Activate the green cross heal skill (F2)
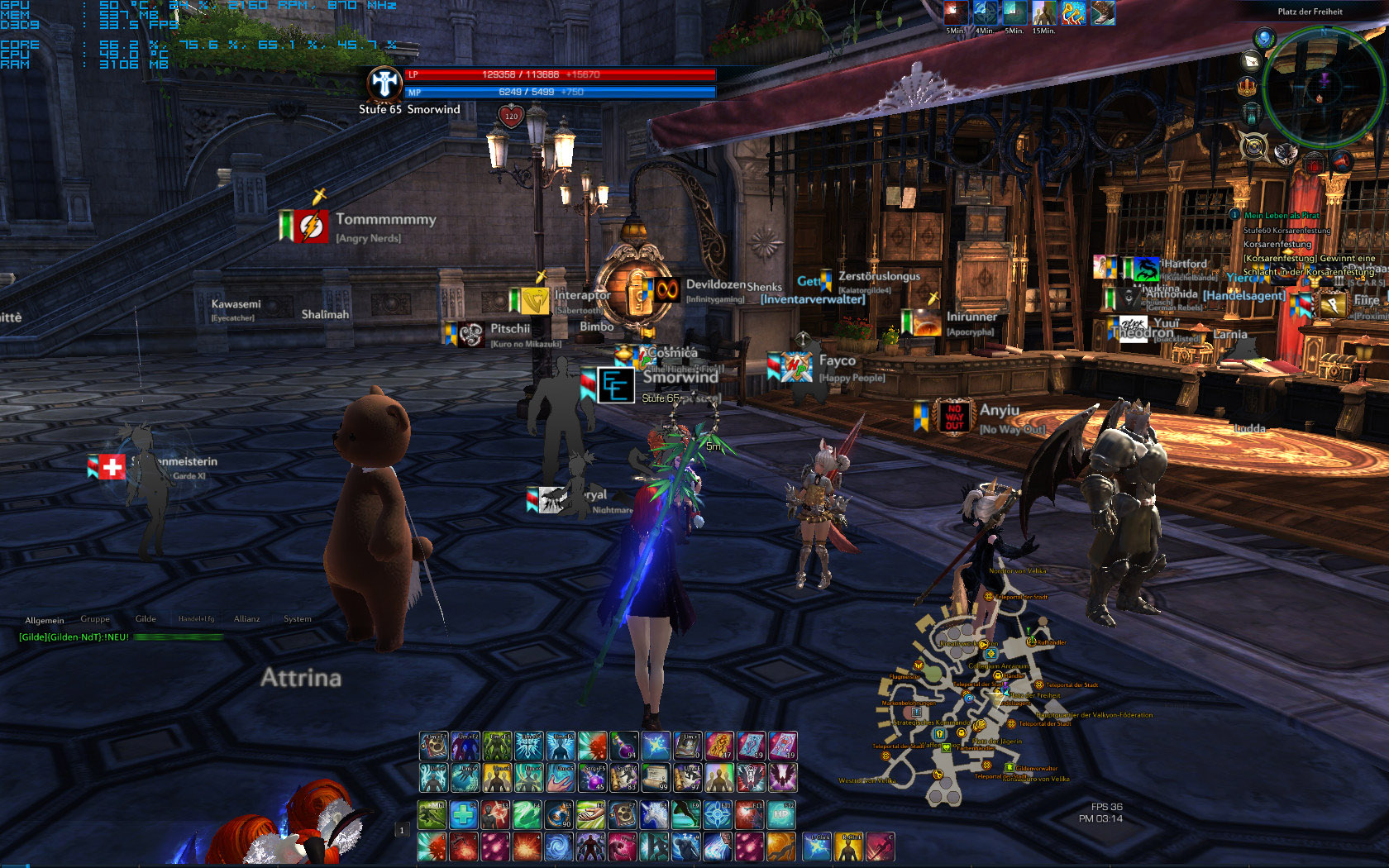The image size is (1389, 868). coord(464,815)
